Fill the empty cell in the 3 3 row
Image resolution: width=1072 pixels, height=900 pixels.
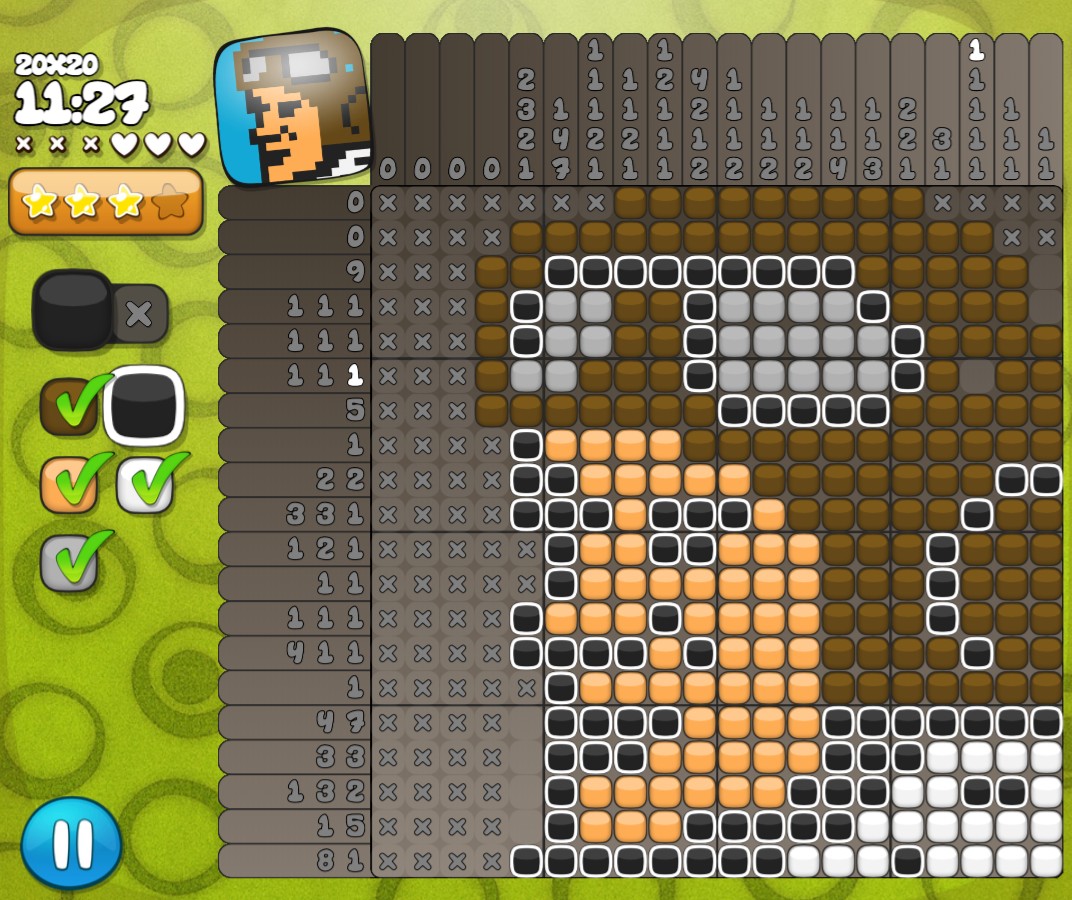click(526, 756)
